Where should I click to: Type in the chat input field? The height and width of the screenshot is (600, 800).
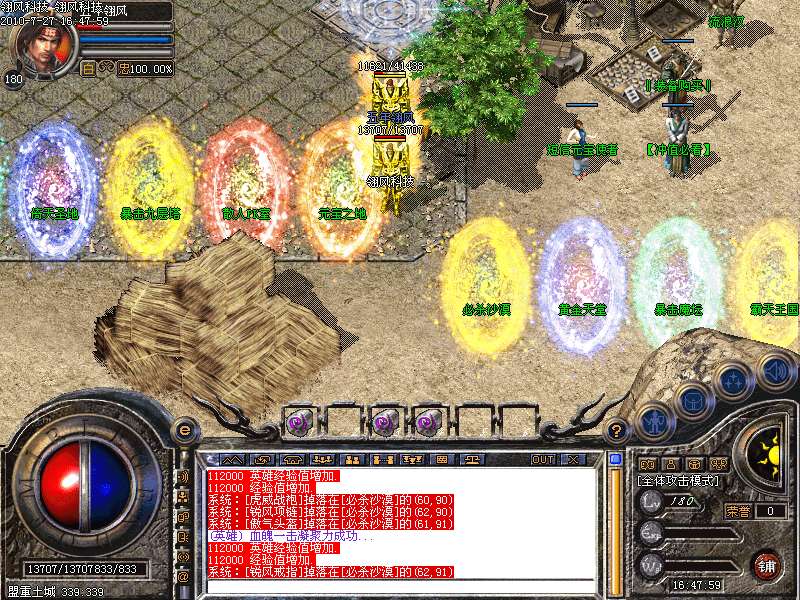pyautogui.click(x=400, y=587)
